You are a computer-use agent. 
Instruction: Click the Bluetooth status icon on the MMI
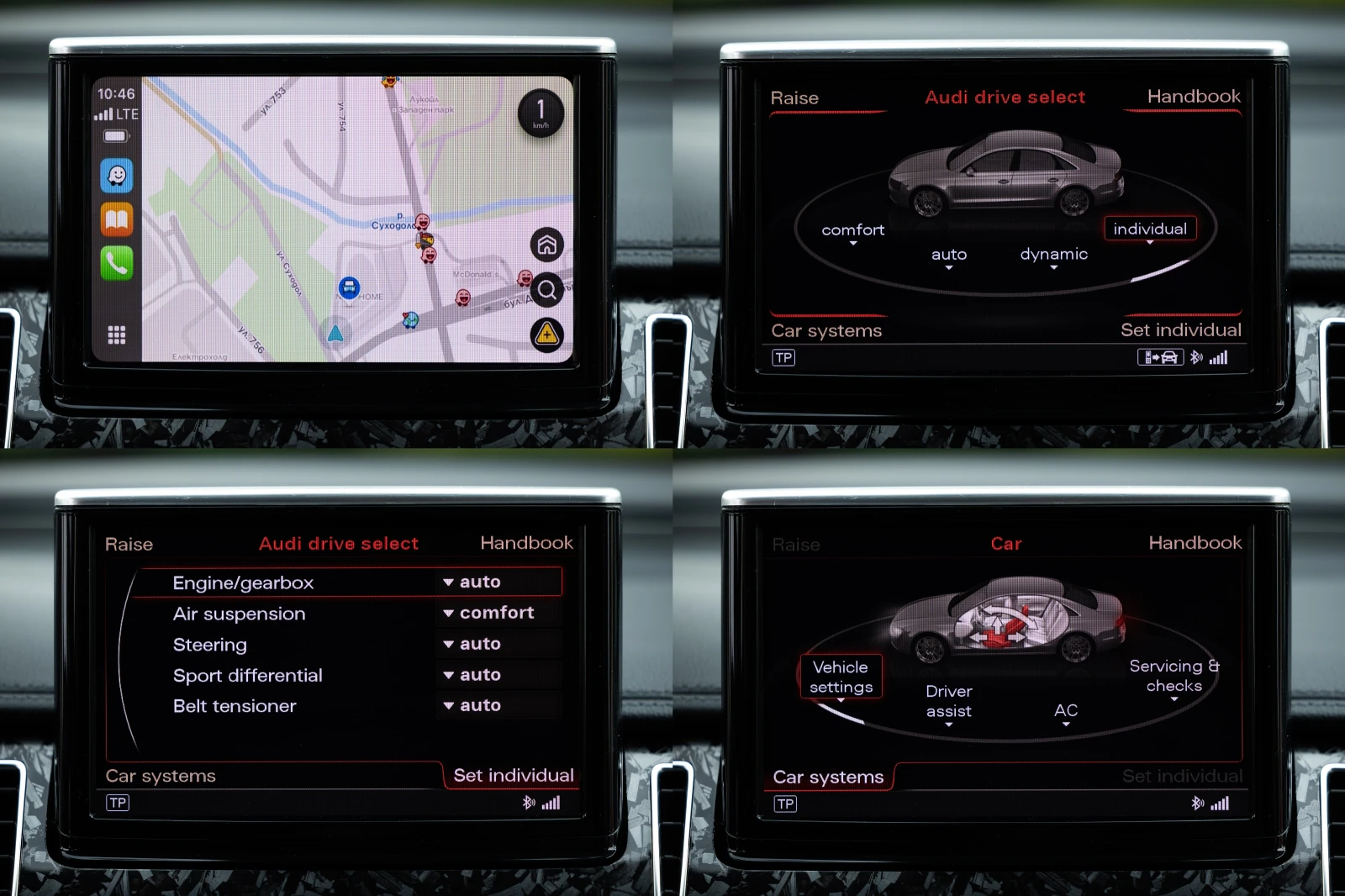pos(1197,356)
